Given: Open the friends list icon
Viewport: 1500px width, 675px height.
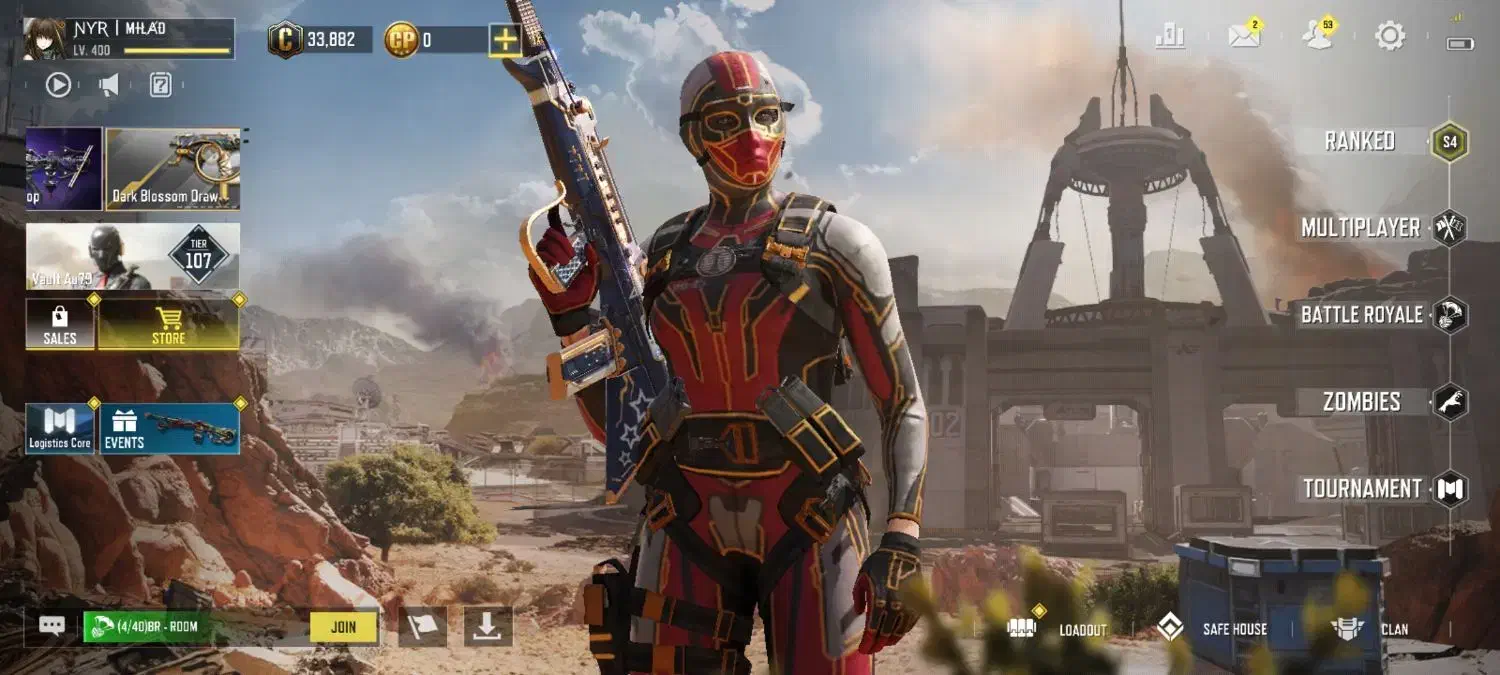Looking at the screenshot, I should pyautogui.click(x=1318, y=37).
